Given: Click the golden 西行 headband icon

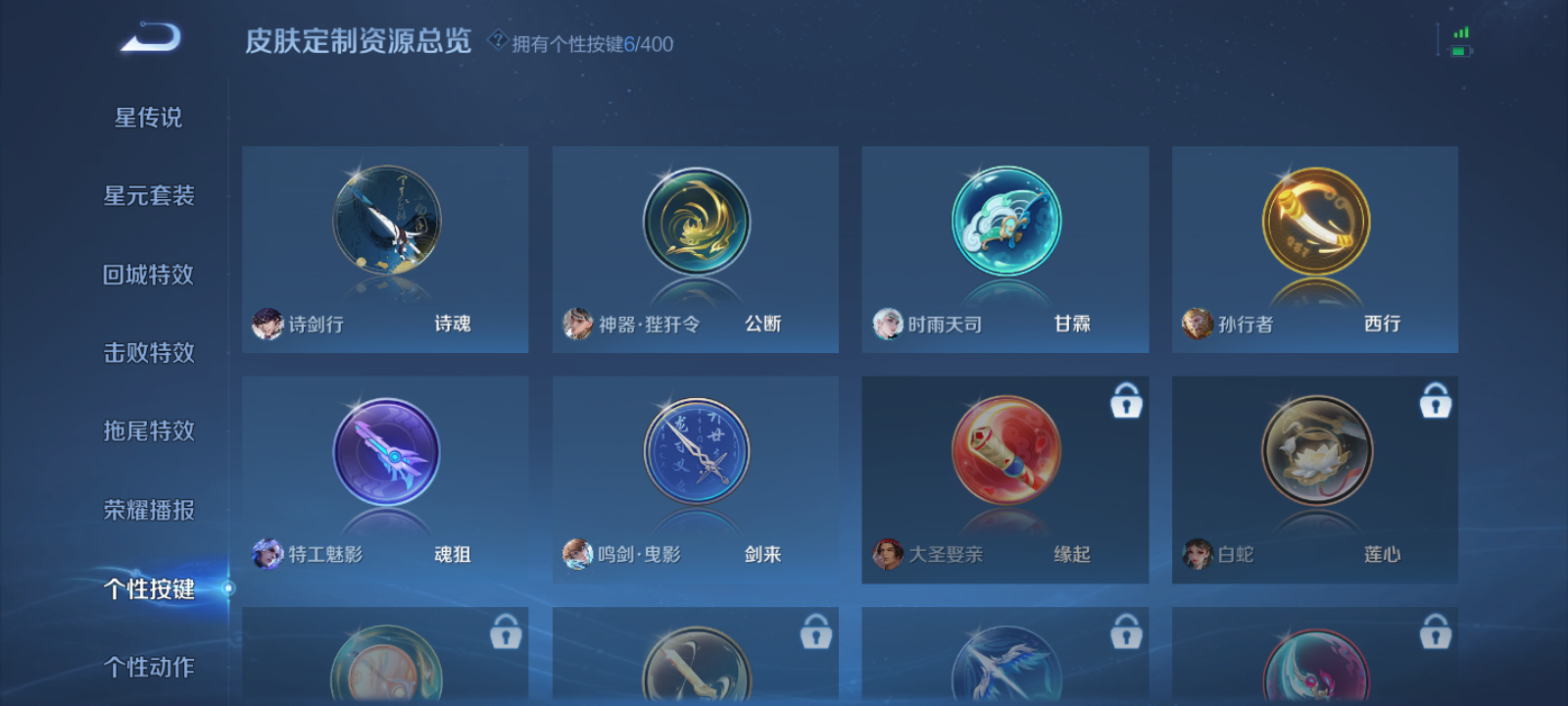Looking at the screenshot, I should pos(1314,221).
